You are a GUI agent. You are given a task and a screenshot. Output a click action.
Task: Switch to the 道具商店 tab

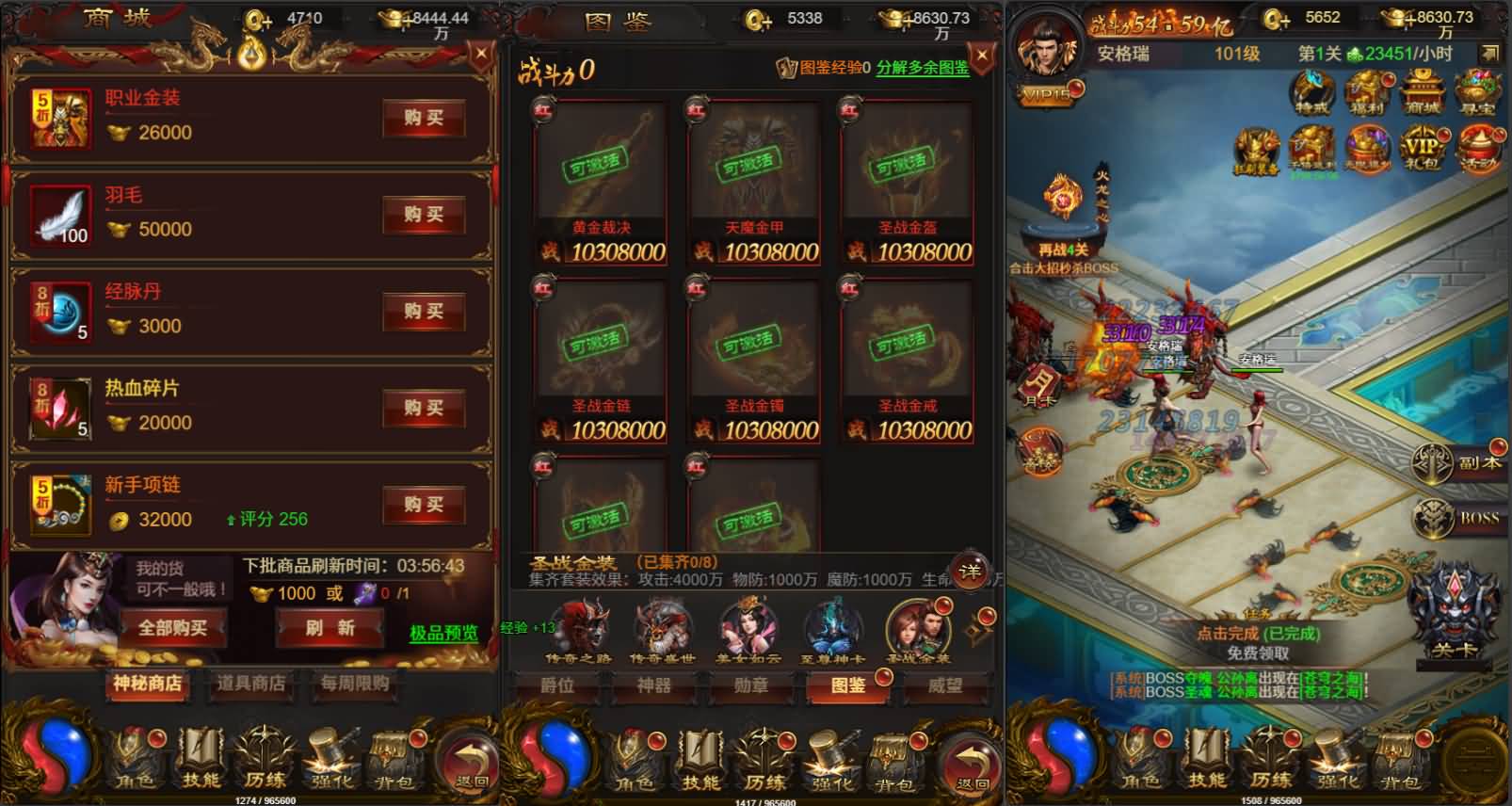click(250, 684)
